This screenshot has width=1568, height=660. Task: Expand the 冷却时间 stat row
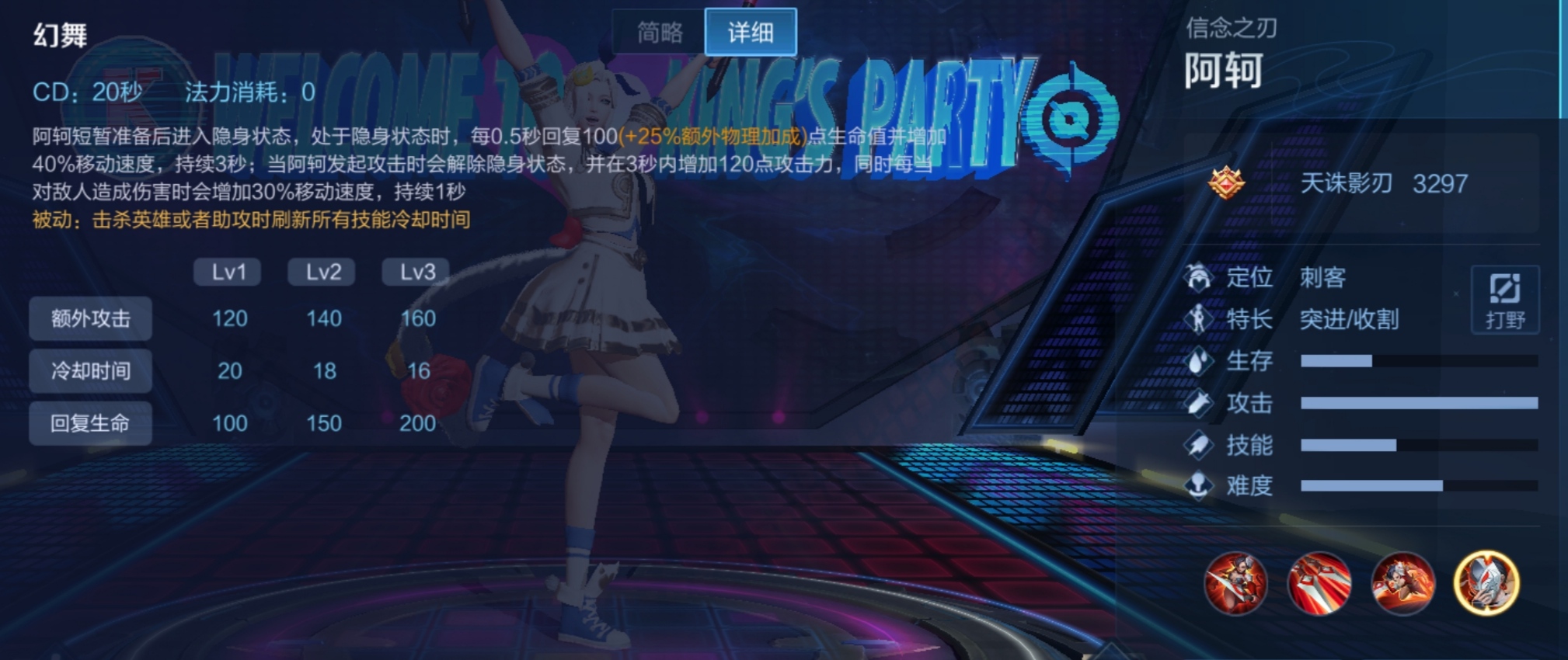pos(90,371)
